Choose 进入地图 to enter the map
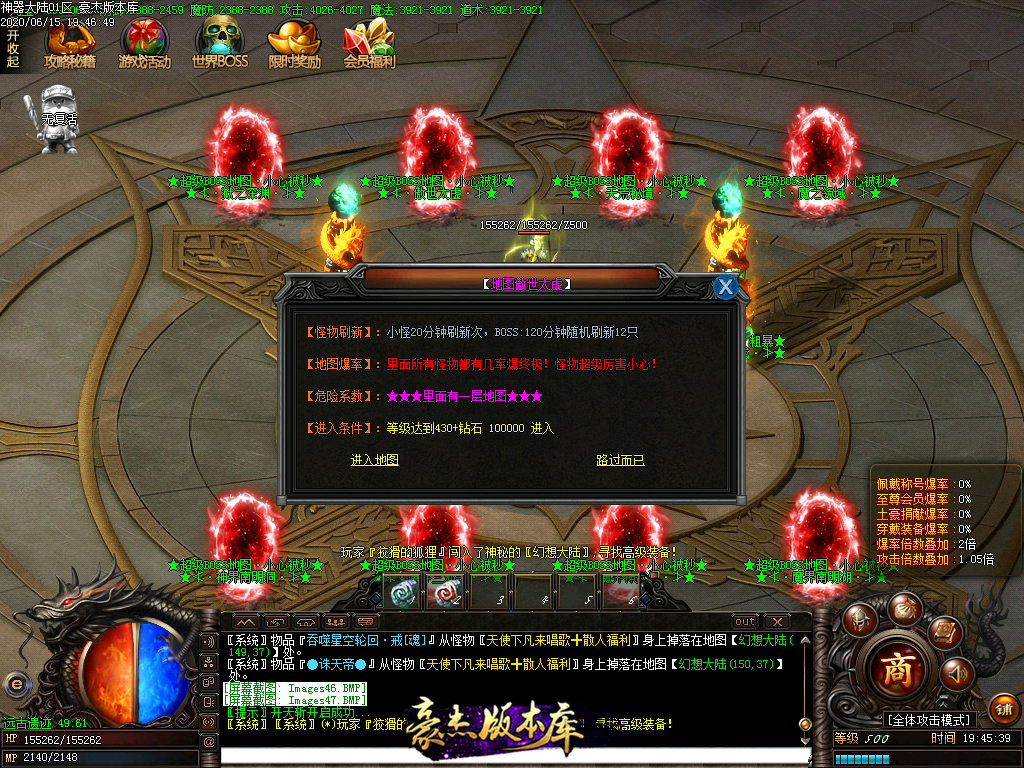Image resolution: width=1024 pixels, height=768 pixels. point(375,460)
